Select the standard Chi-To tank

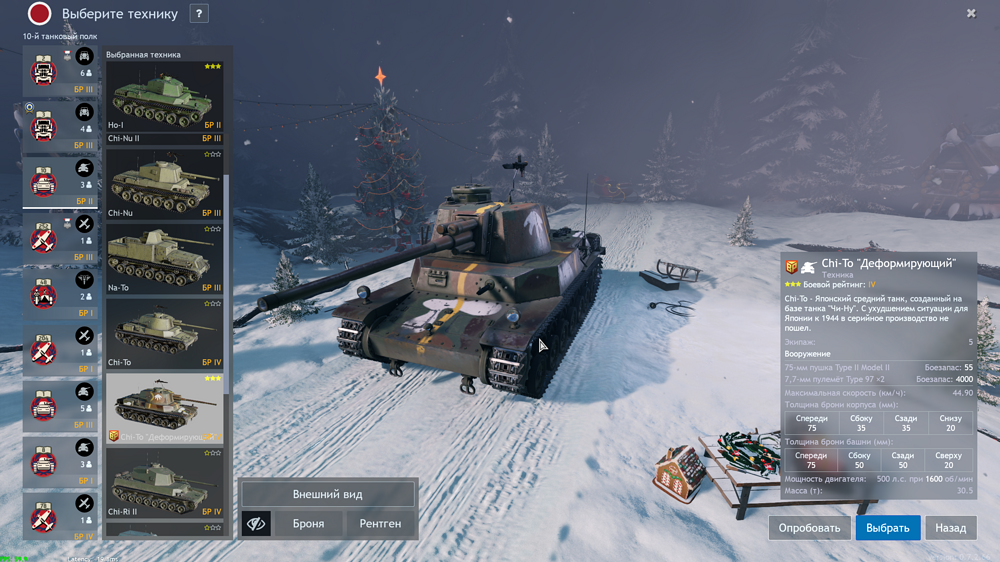[x=164, y=333]
